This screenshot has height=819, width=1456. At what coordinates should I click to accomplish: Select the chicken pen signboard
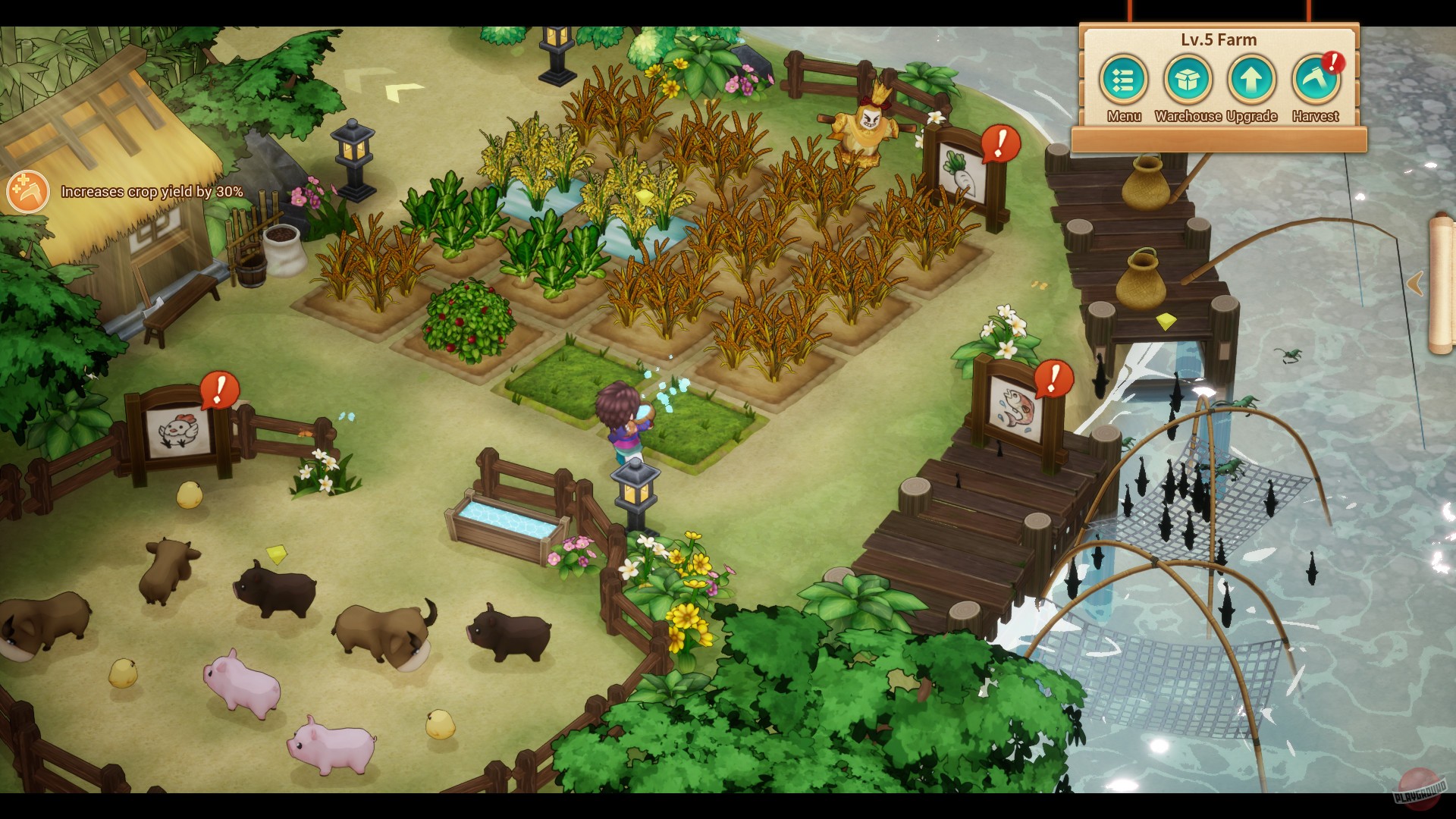(x=177, y=429)
